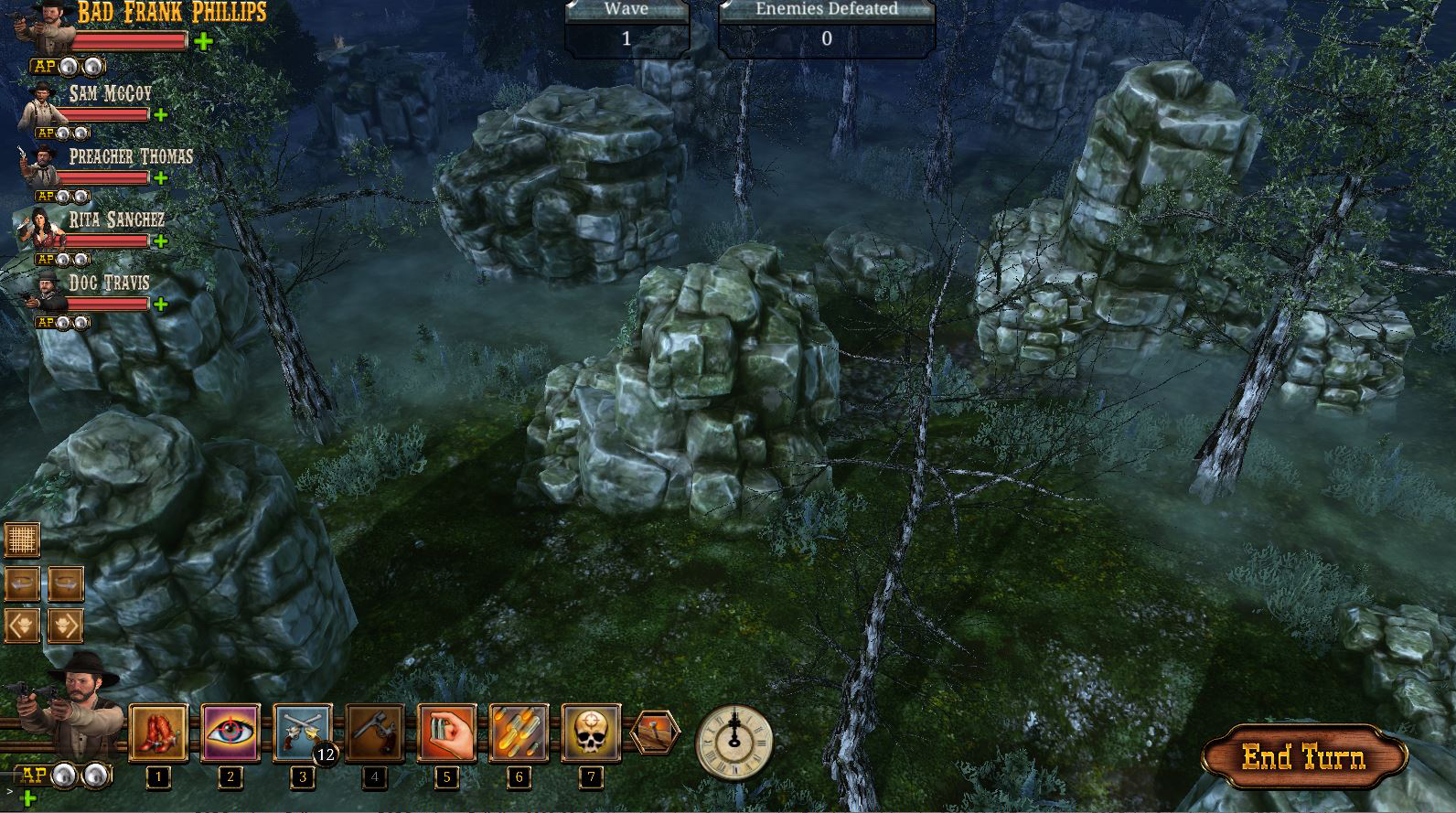Click the green plus beside Bad Frank Phillips
This screenshot has width=1456, height=813.
[x=203, y=41]
